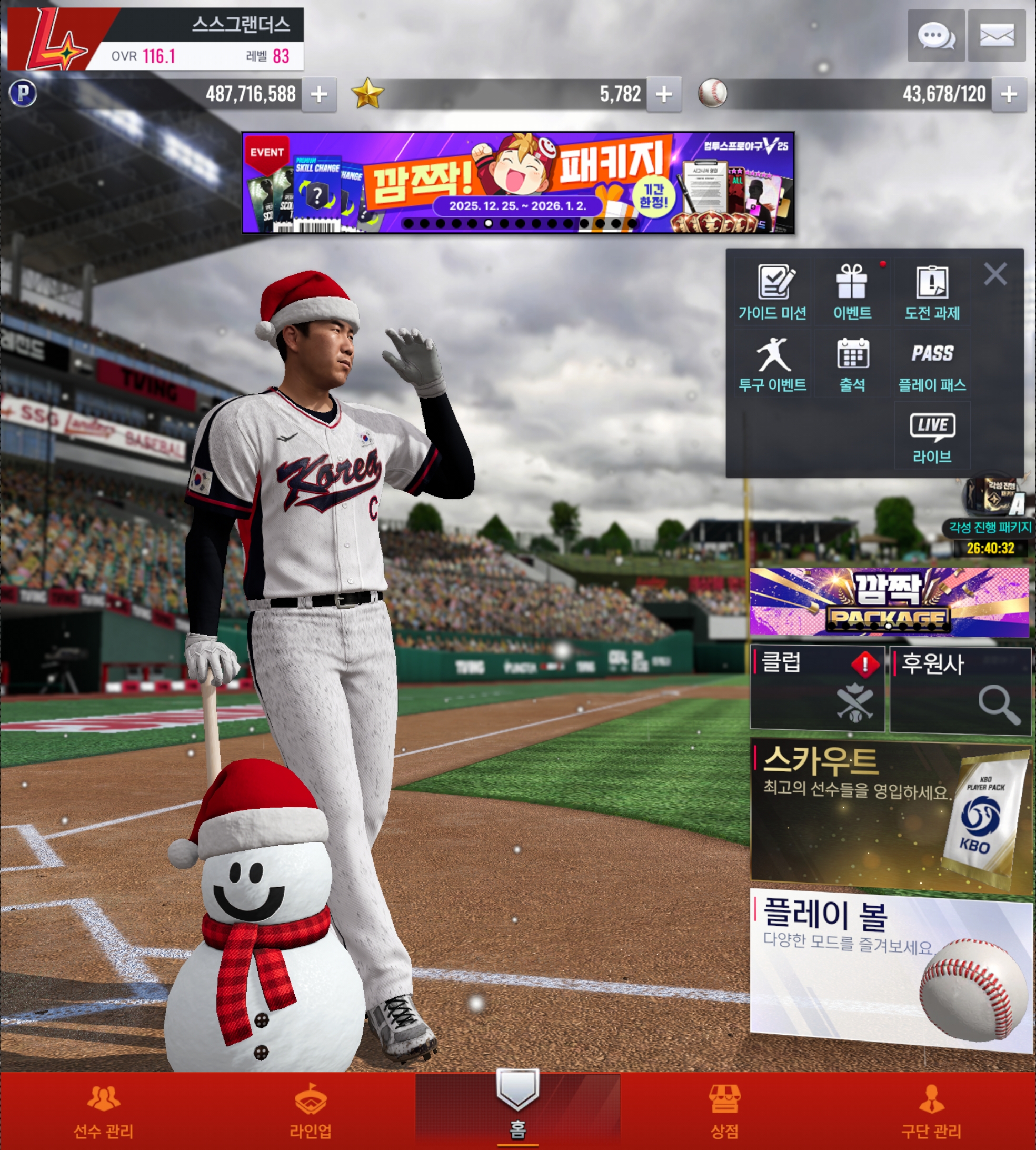This screenshot has width=1036, height=1150.
Task: Add more baseballs with plus button
Action: (x=1009, y=94)
